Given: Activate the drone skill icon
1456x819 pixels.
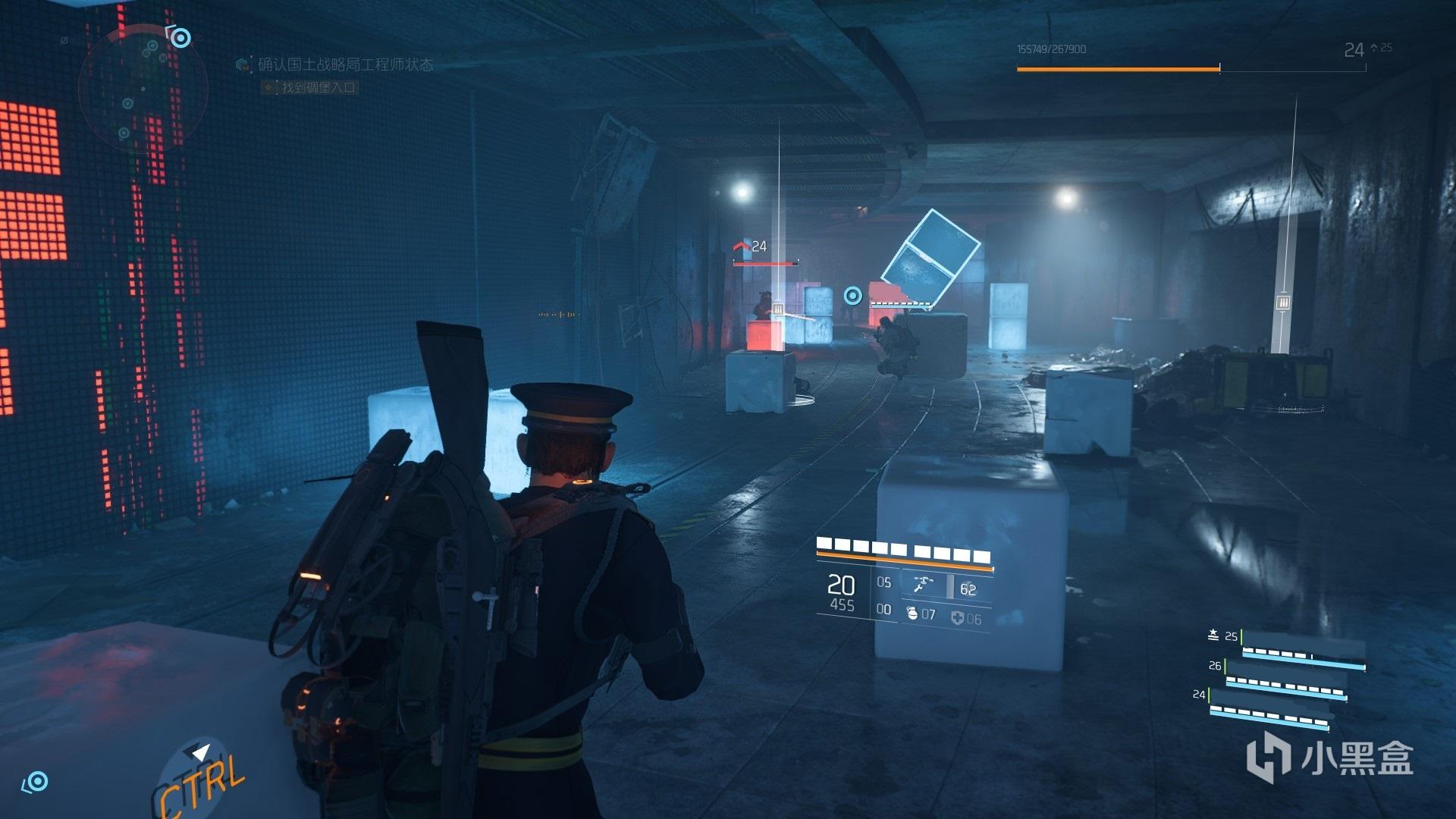Looking at the screenshot, I should coord(924,585).
